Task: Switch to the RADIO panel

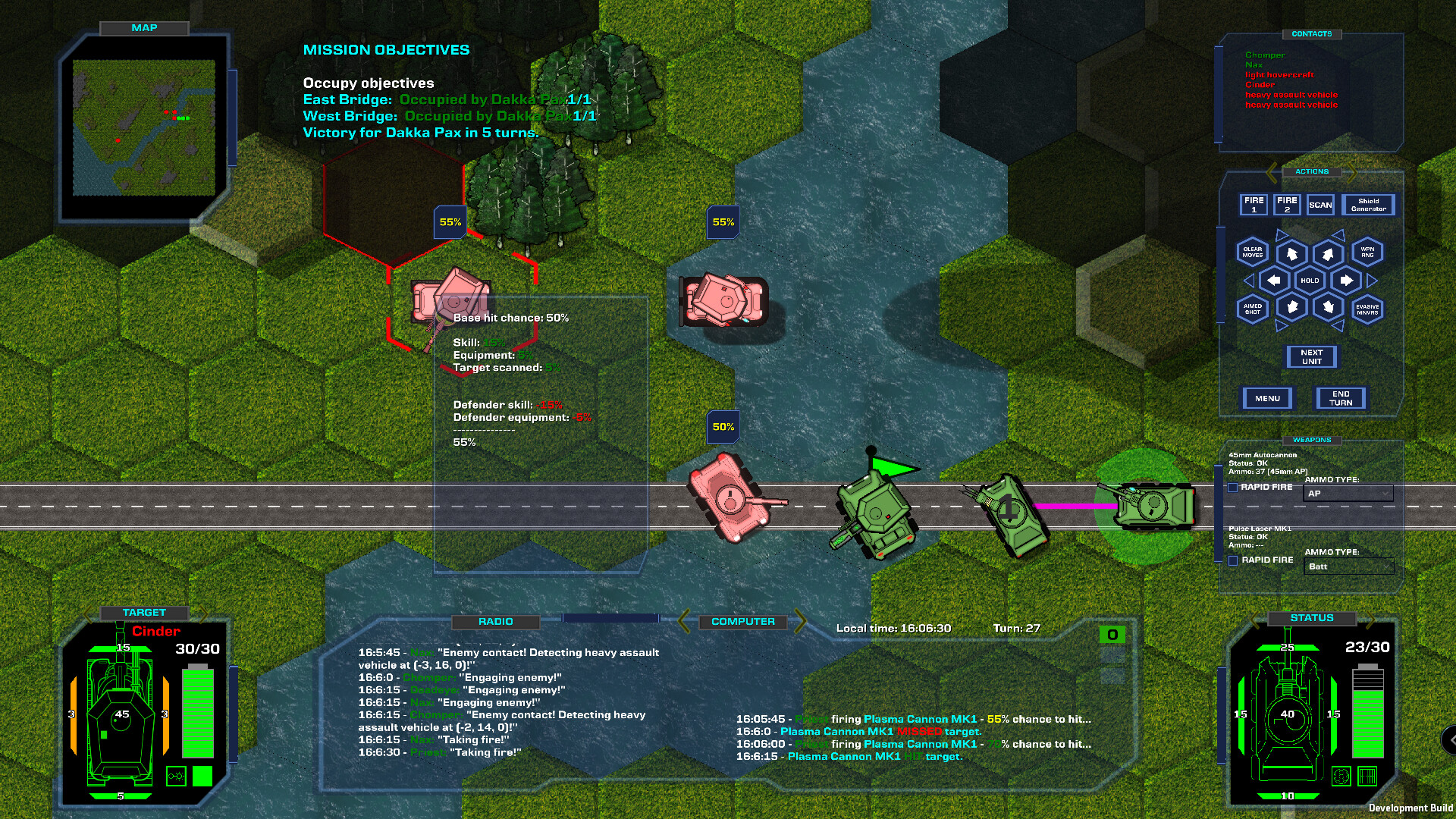Action: pos(497,622)
